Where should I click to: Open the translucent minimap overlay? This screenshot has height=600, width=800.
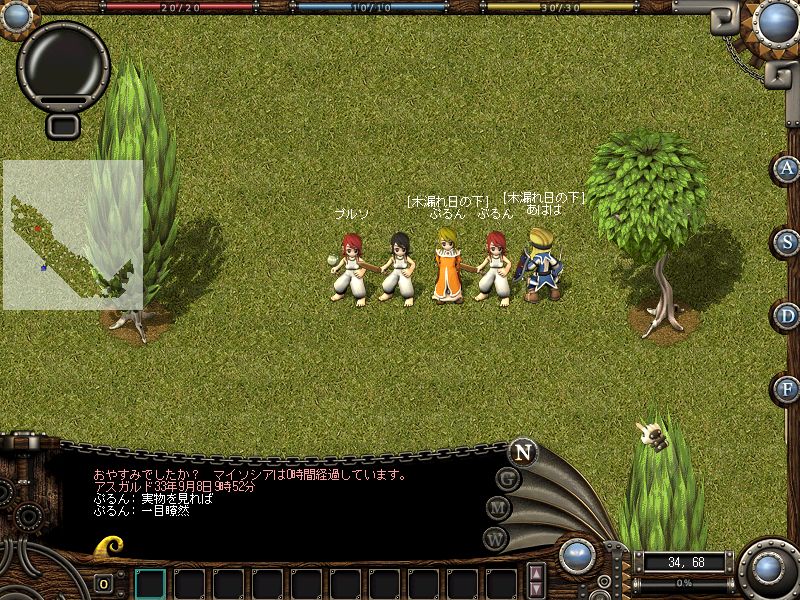tap(72, 235)
